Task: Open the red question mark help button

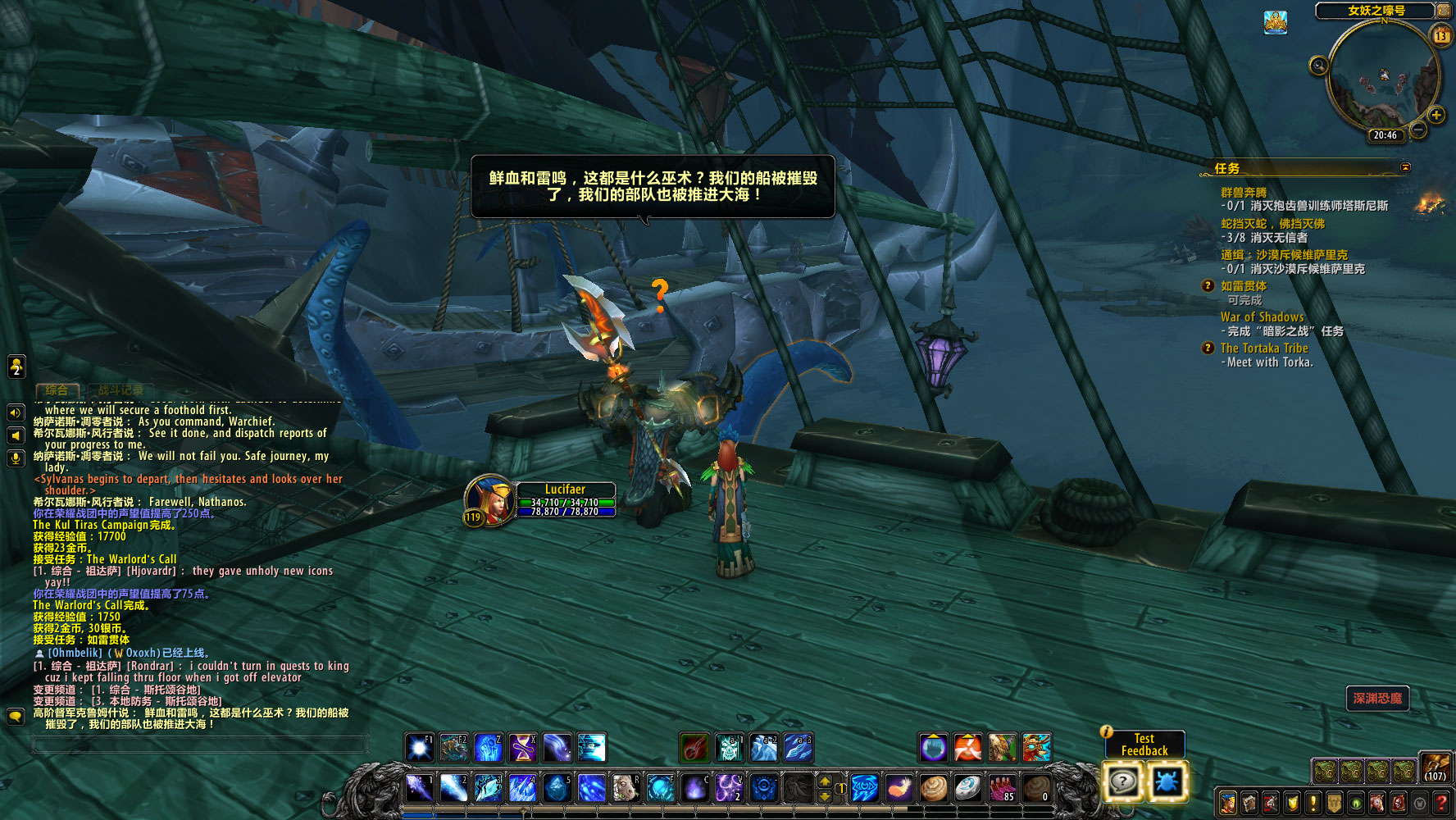Action: tap(1440, 803)
